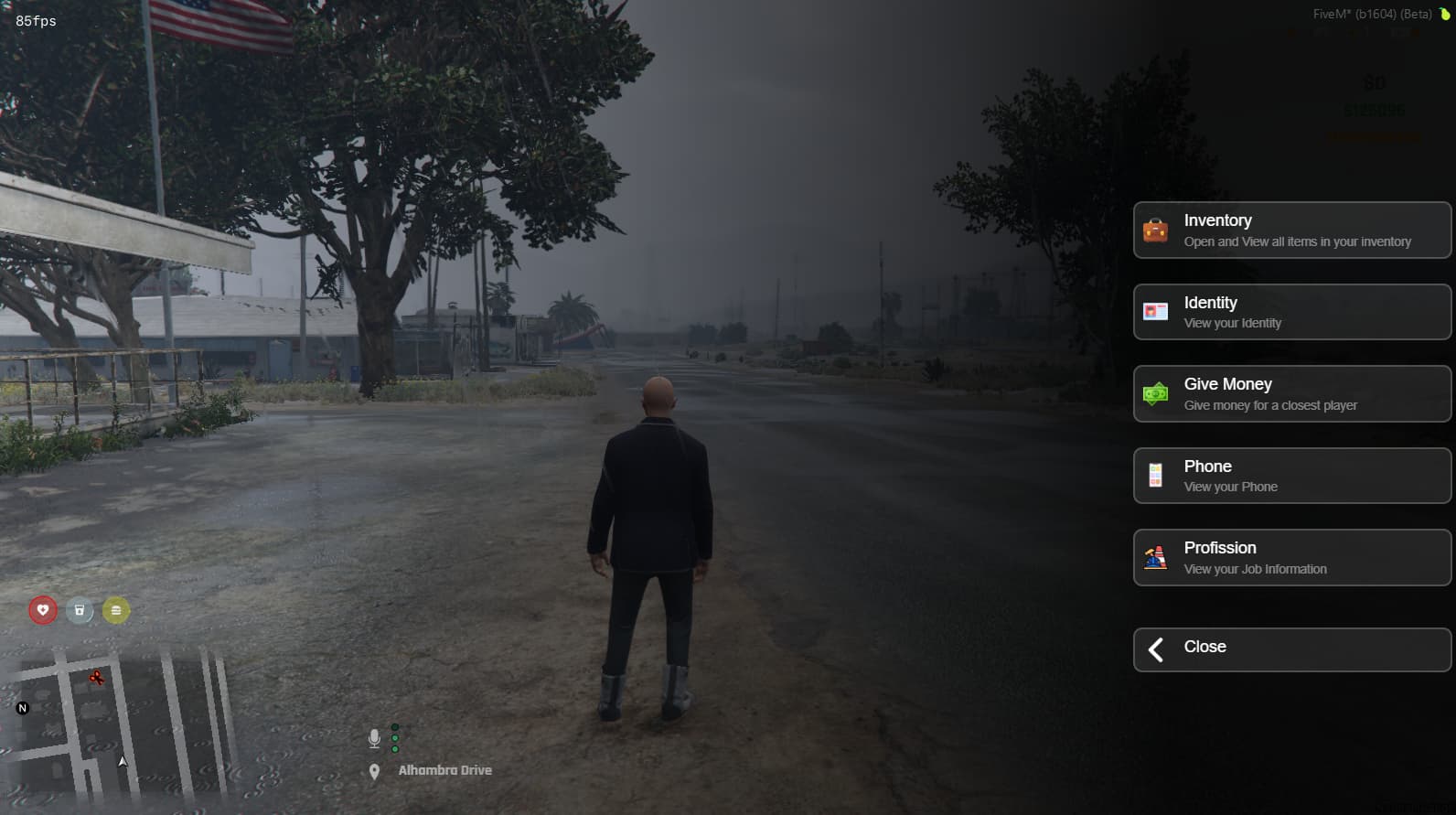This screenshot has width=1456, height=815.
Task: Click the Identity ID card icon
Action: 1157,312
